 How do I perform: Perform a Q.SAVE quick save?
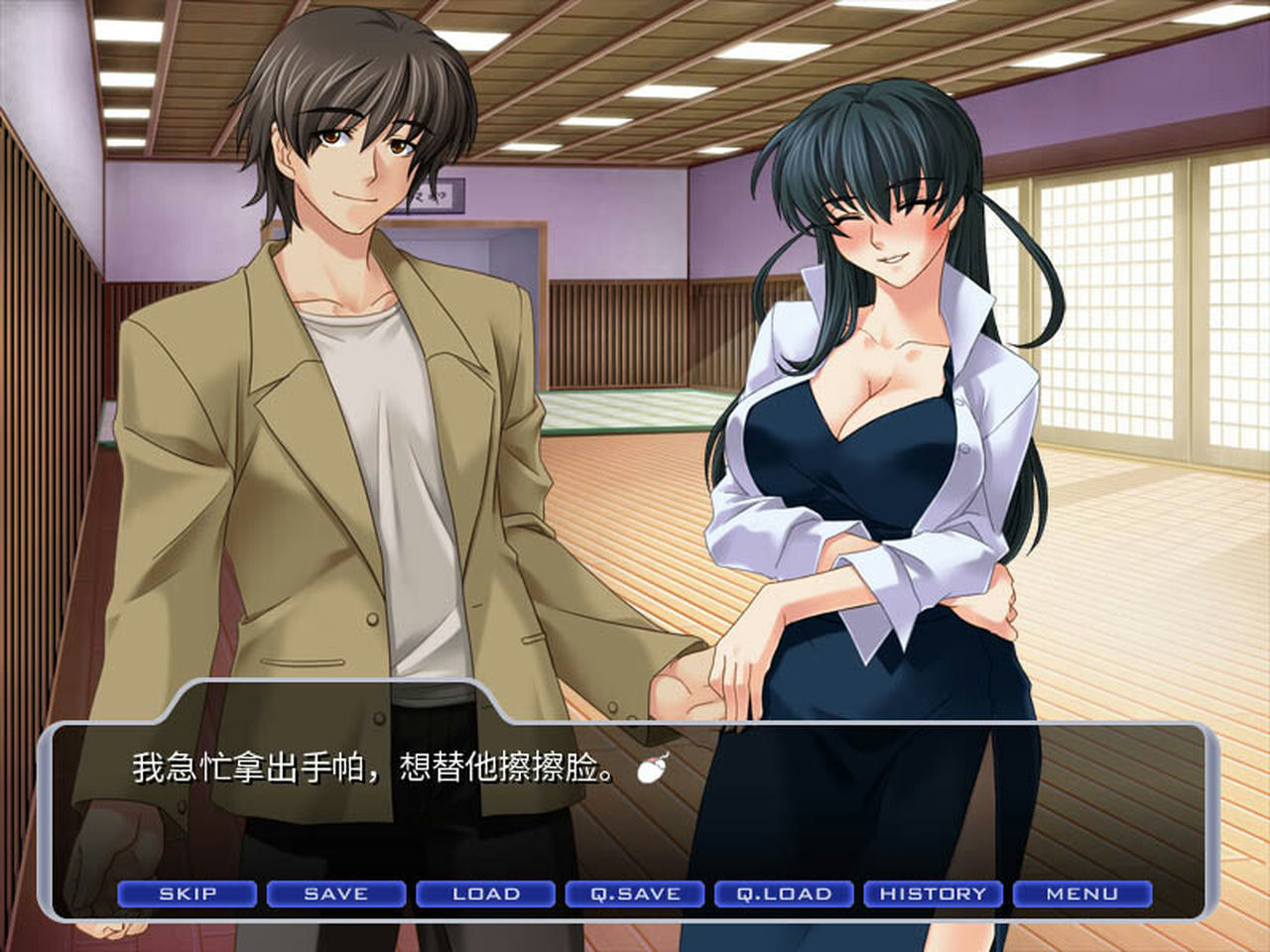tap(633, 893)
